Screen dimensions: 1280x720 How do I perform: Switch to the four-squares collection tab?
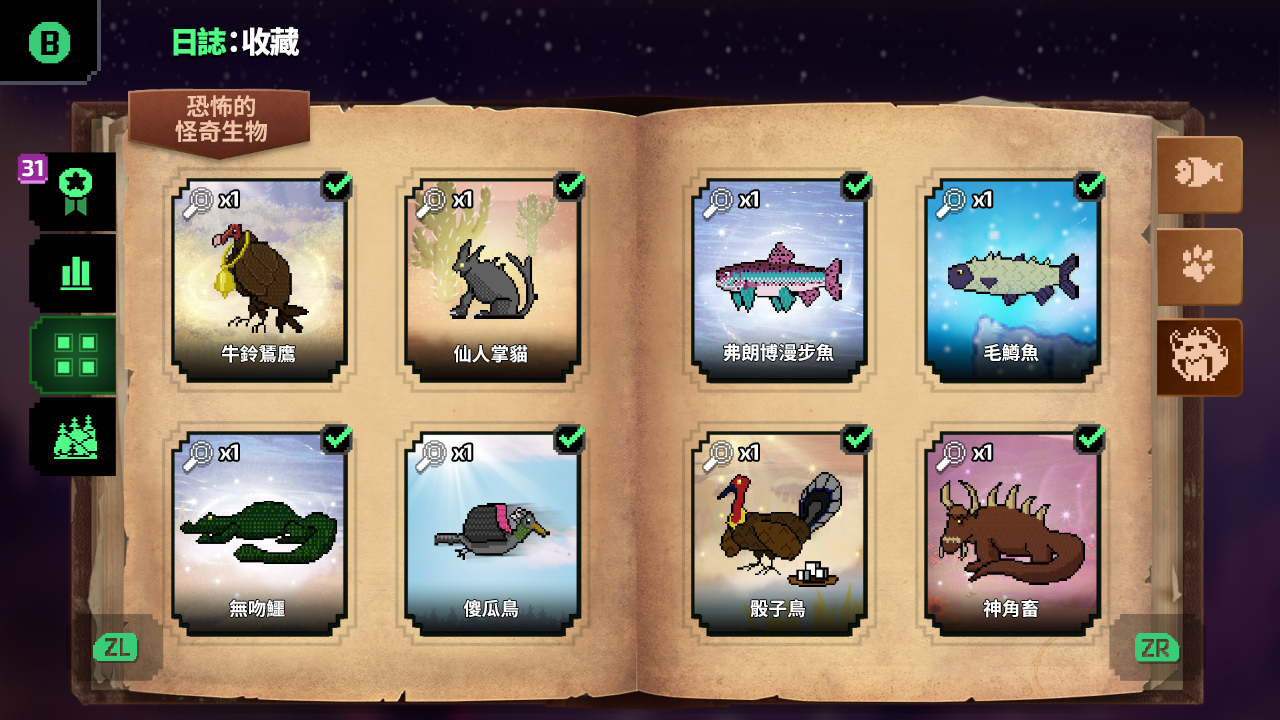(75, 354)
